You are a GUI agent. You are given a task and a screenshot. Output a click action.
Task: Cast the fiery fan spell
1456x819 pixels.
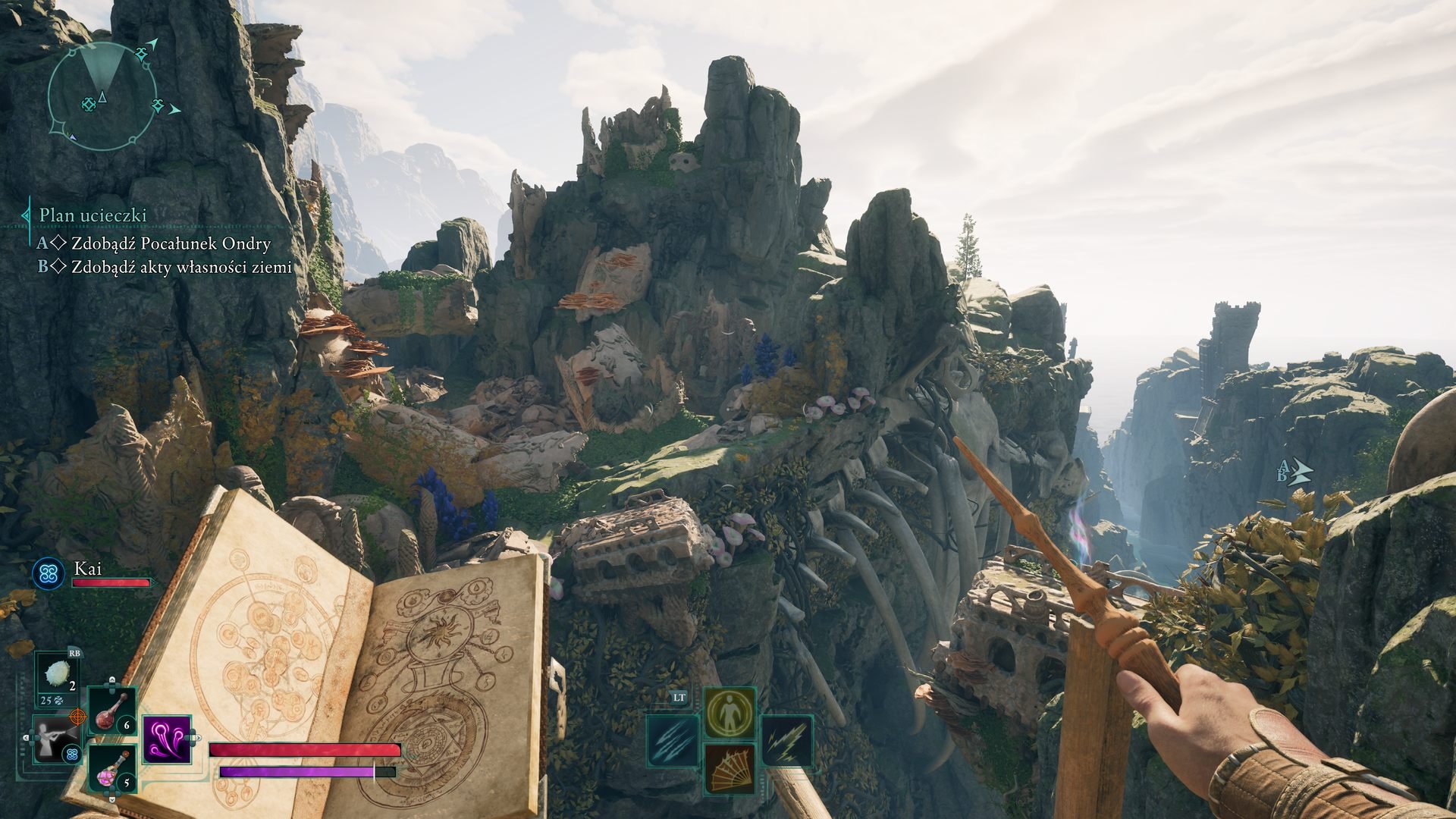point(730,768)
